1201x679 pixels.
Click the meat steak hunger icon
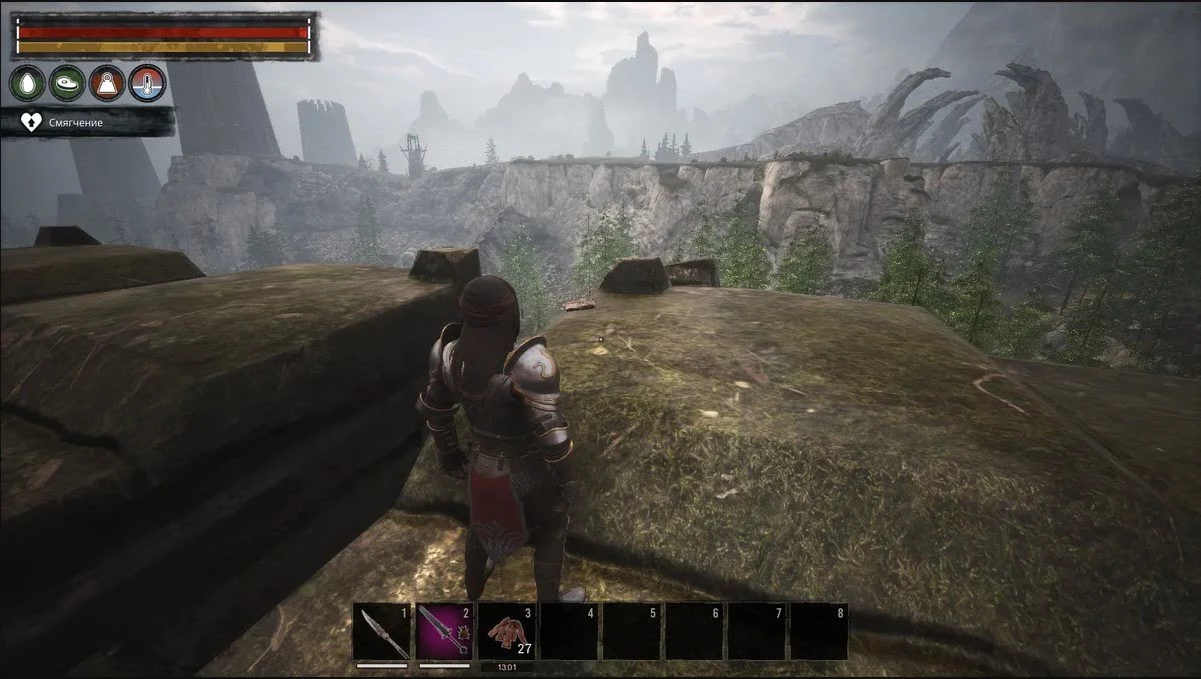pyautogui.click(x=67, y=83)
